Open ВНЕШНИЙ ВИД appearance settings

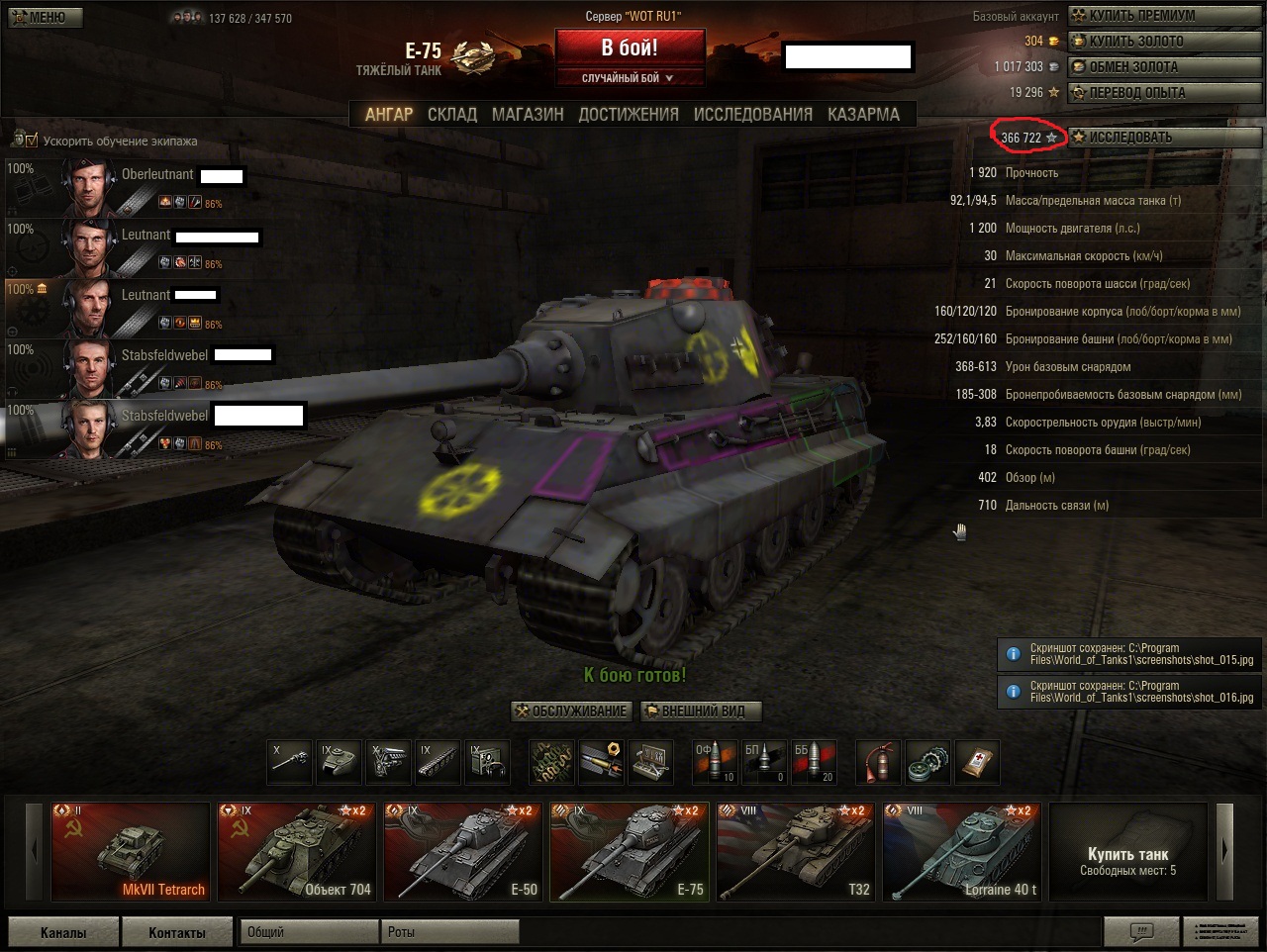[x=702, y=712]
